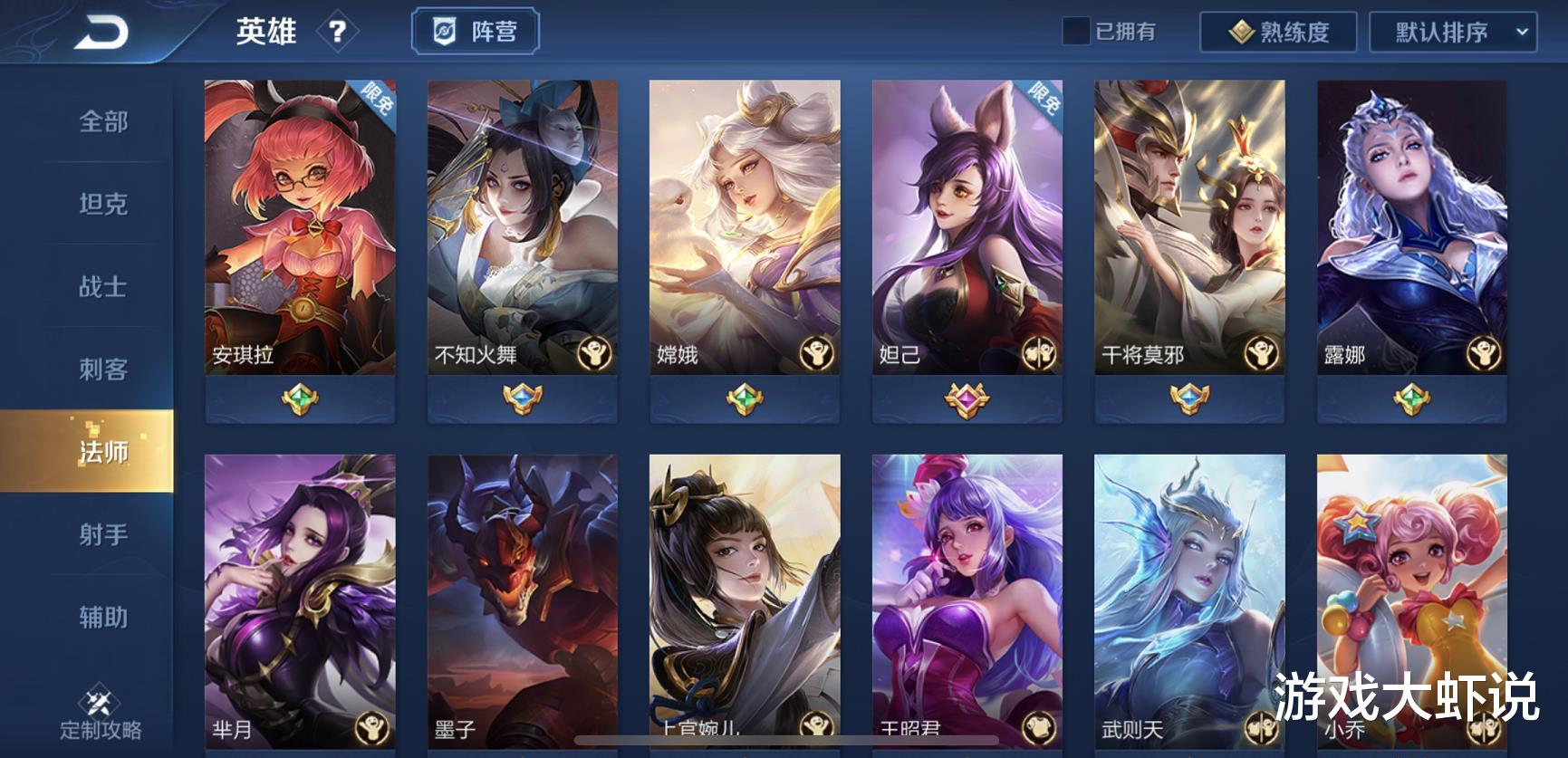Switch to the 法师 mage category

pyautogui.click(x=102, y=449)
